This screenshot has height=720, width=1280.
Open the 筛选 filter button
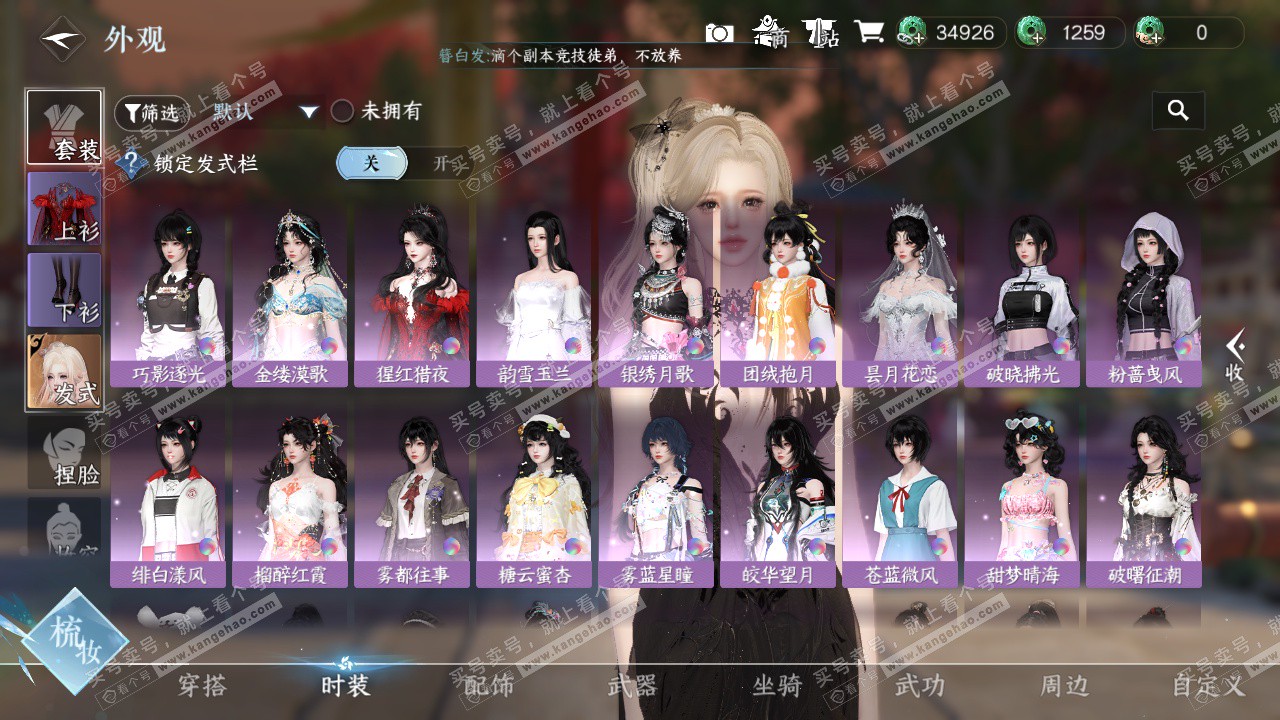pyautogui.click(x=151, y=113)
